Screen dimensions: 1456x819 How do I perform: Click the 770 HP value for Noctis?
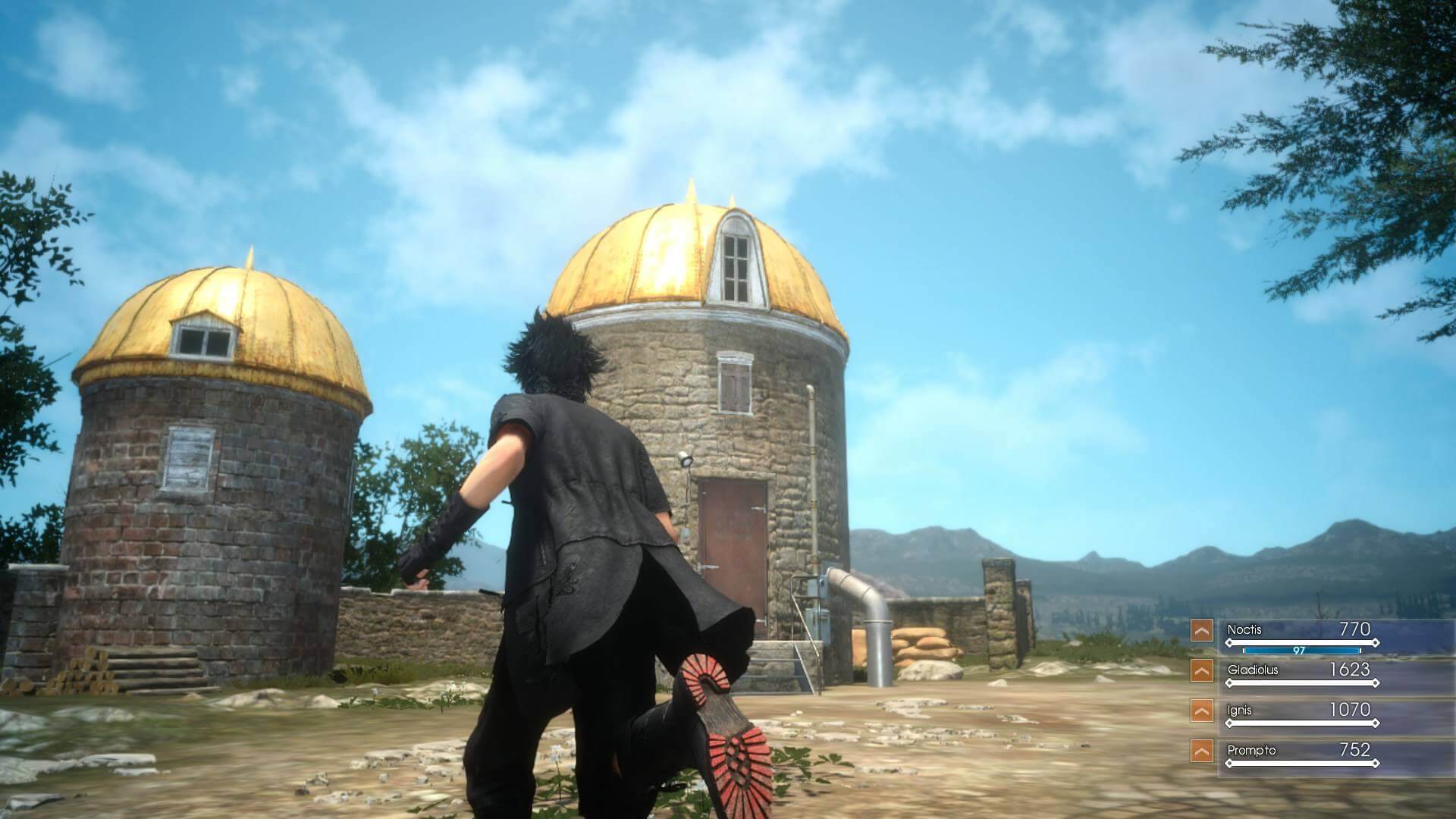coord(1355,630)
